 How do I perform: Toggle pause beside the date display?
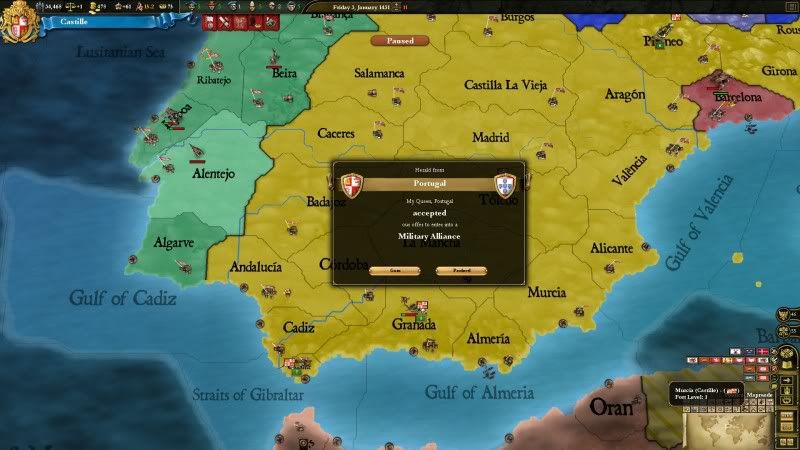point(405,5)
